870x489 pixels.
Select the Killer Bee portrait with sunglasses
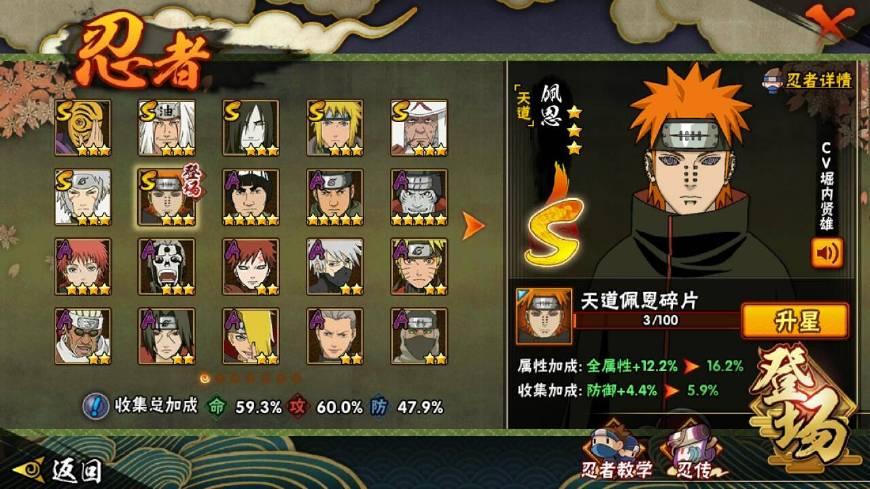click(82, 336)
